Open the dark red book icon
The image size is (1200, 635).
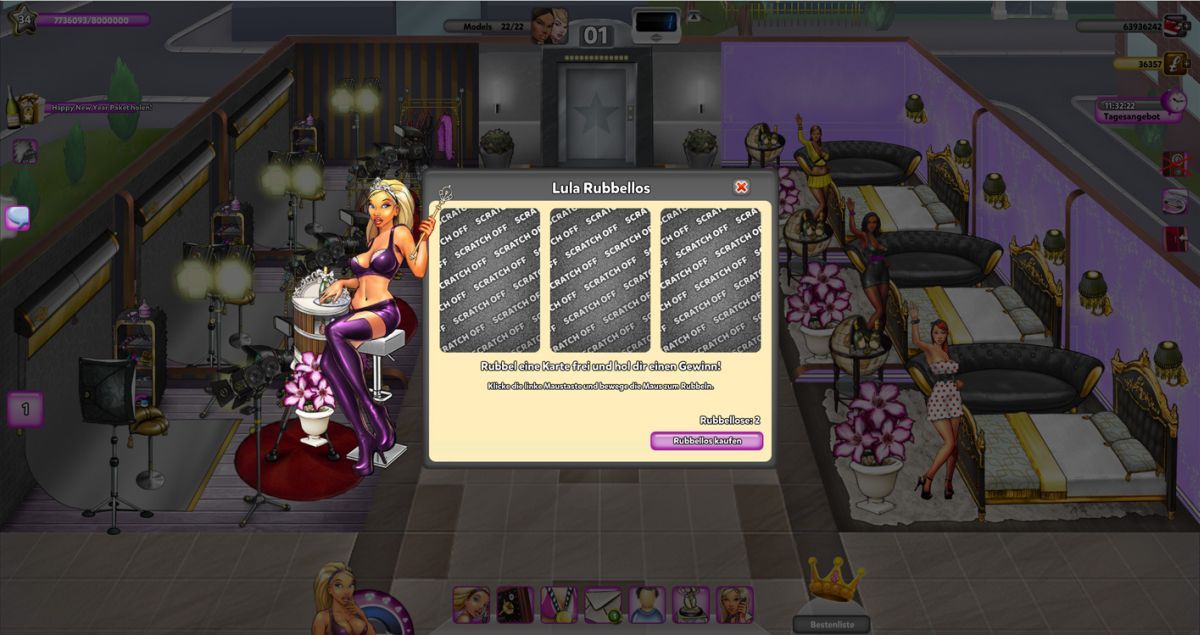[x=515, y=604]
